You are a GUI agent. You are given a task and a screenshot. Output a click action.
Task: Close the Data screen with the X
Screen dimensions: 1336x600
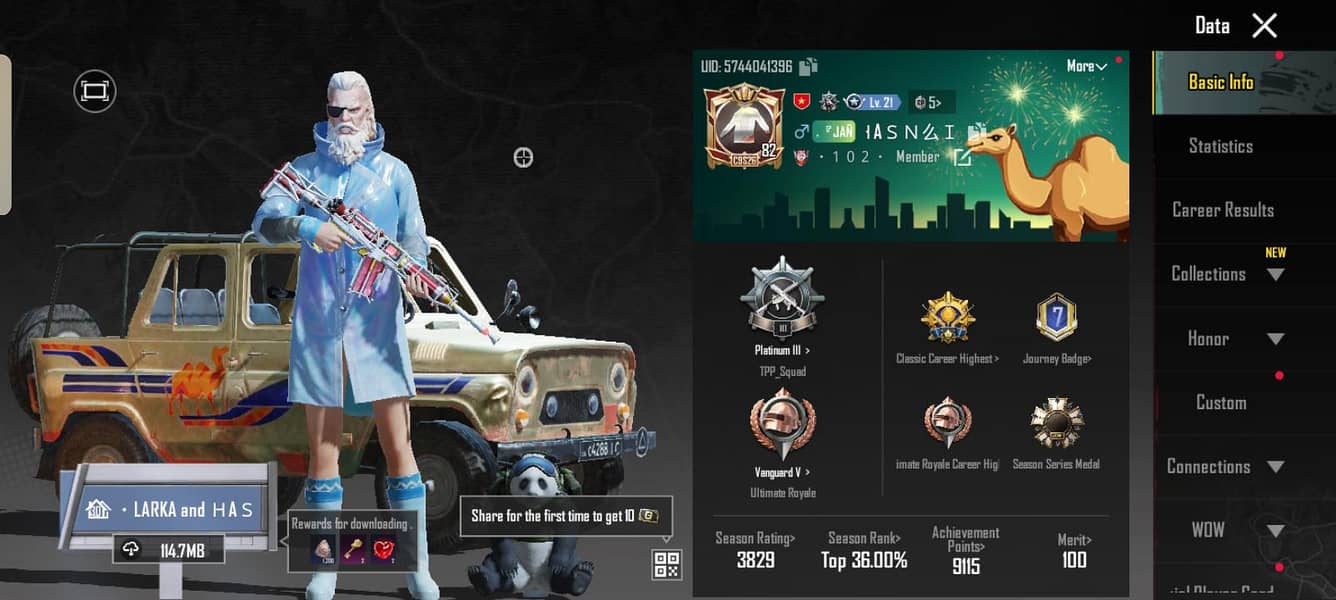pos(1265,26)
